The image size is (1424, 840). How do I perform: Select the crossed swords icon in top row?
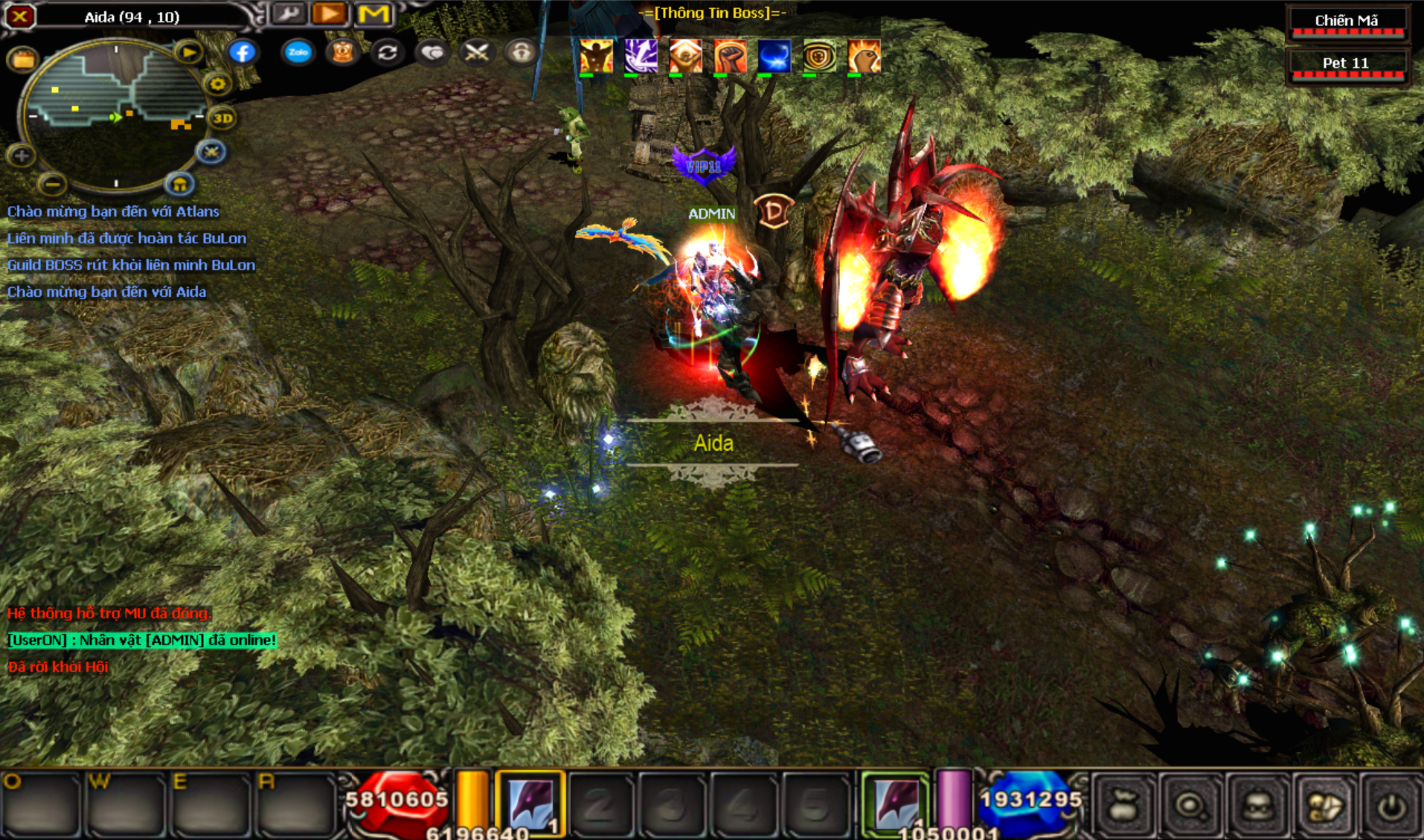[x=476, y=52]
